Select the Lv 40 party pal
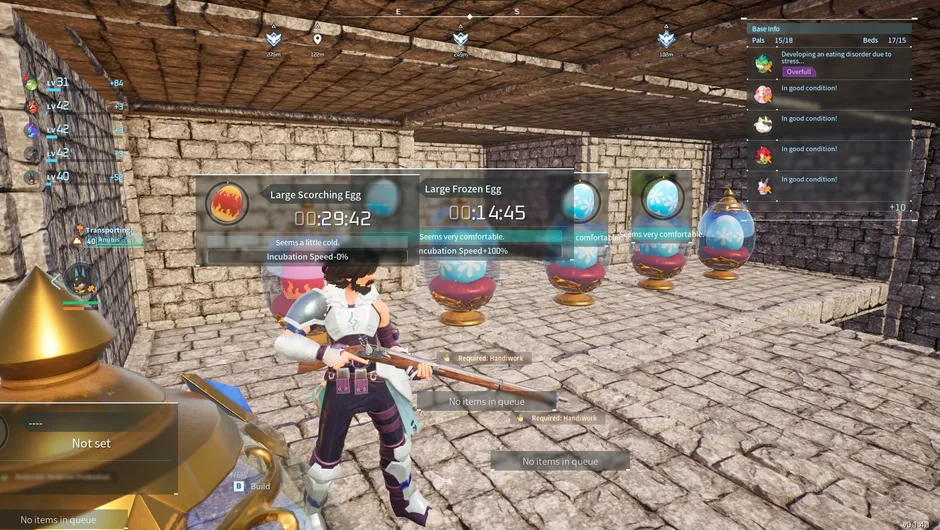940x530 pixels. tap(34, 177)
